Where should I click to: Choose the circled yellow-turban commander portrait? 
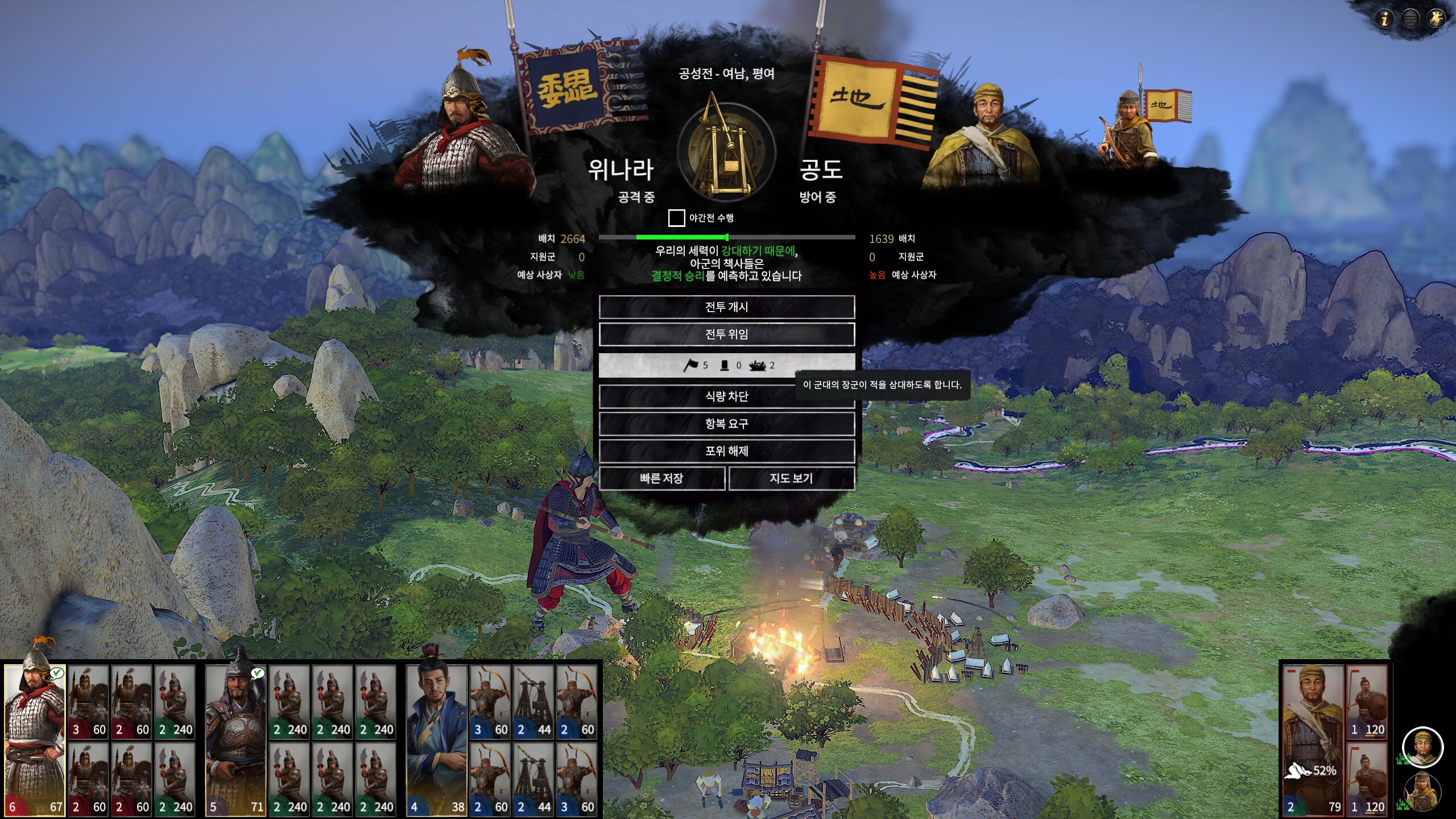(x=1422, y=747)
